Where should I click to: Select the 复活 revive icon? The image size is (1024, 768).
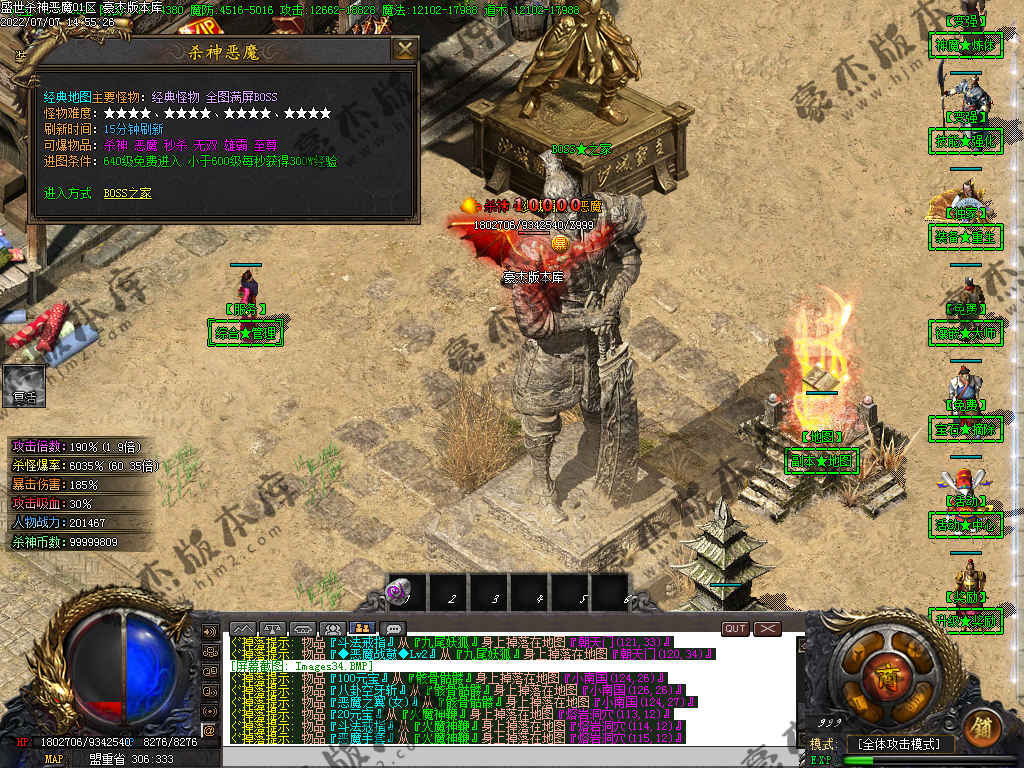click(x=24, y=385)
